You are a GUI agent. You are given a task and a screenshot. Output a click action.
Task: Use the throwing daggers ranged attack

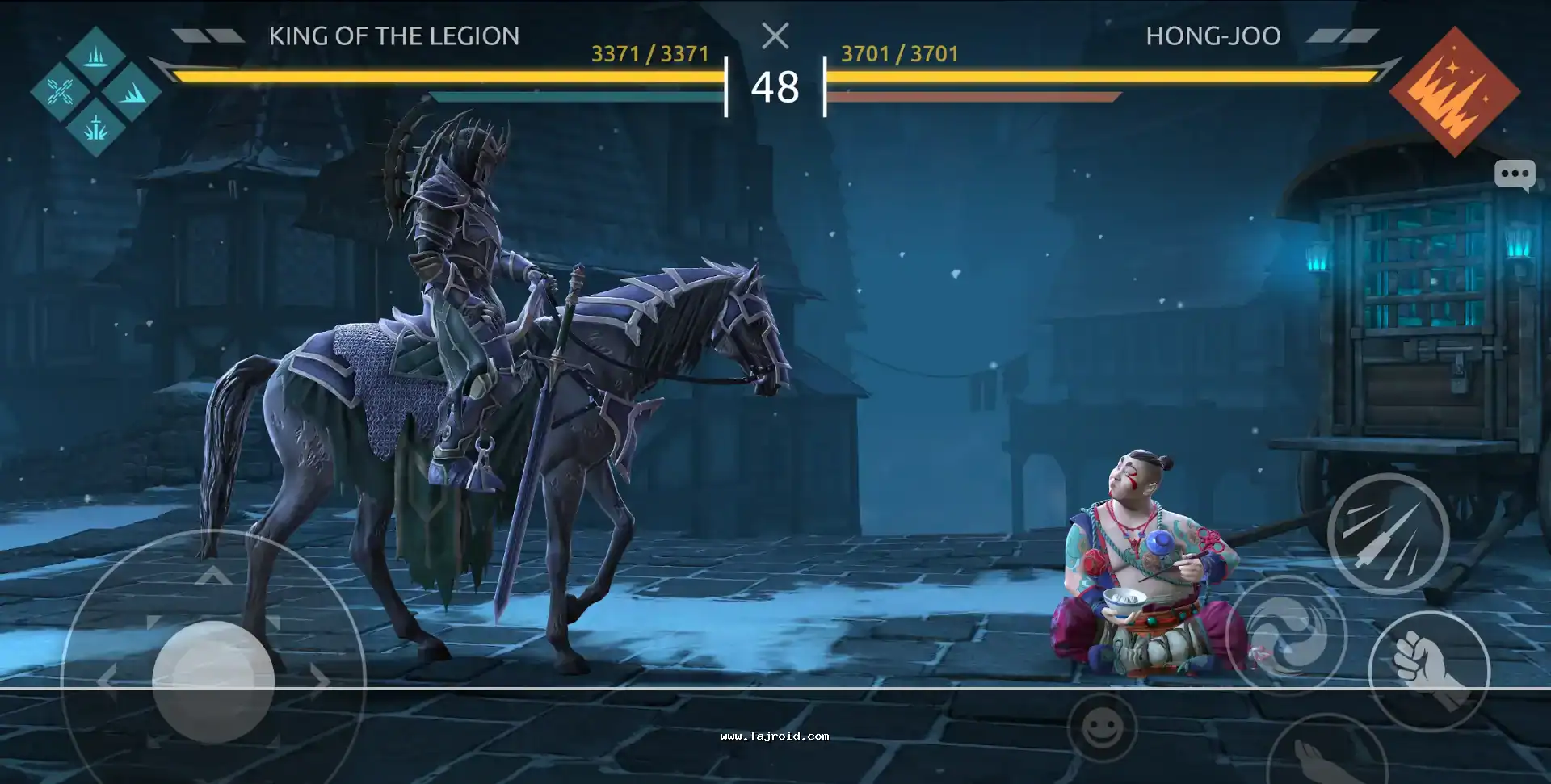click(1388, 534)
